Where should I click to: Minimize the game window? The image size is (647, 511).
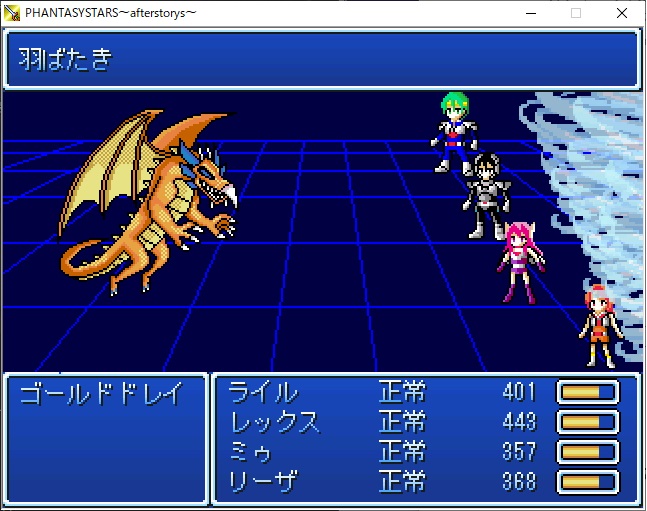coord(530,13)
